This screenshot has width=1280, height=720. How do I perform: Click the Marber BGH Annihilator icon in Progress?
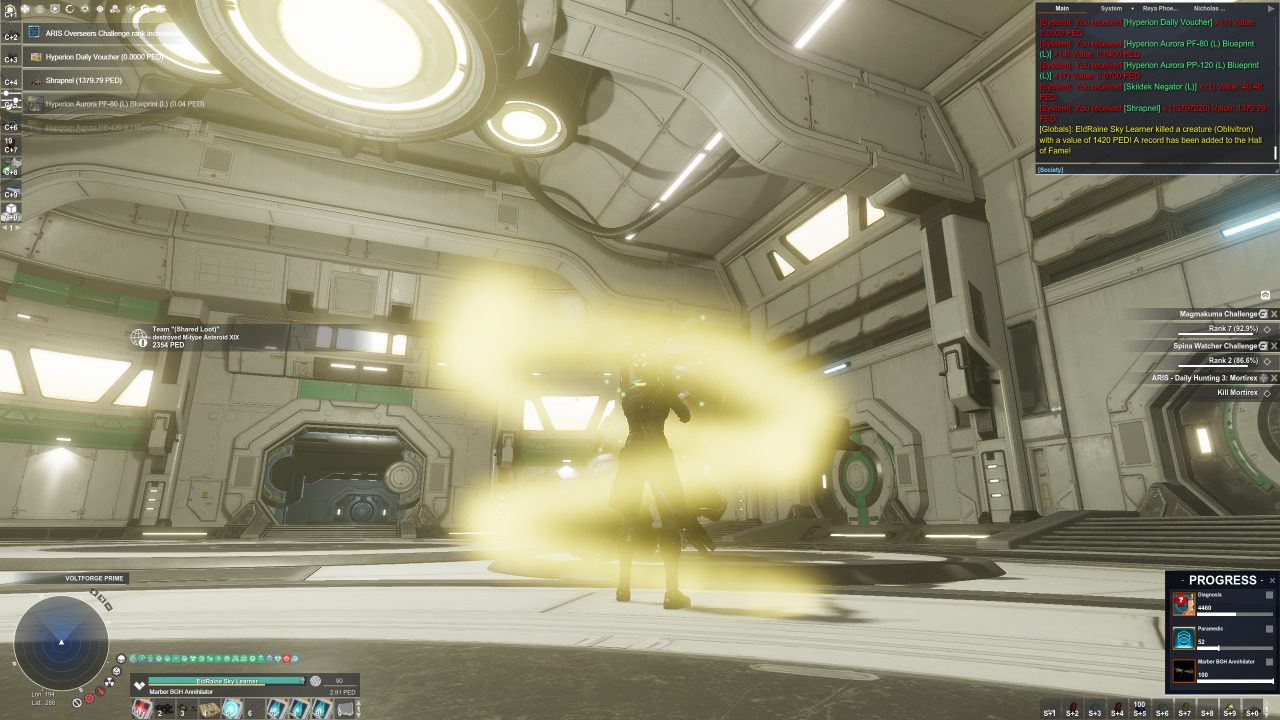pos(1184,668)
